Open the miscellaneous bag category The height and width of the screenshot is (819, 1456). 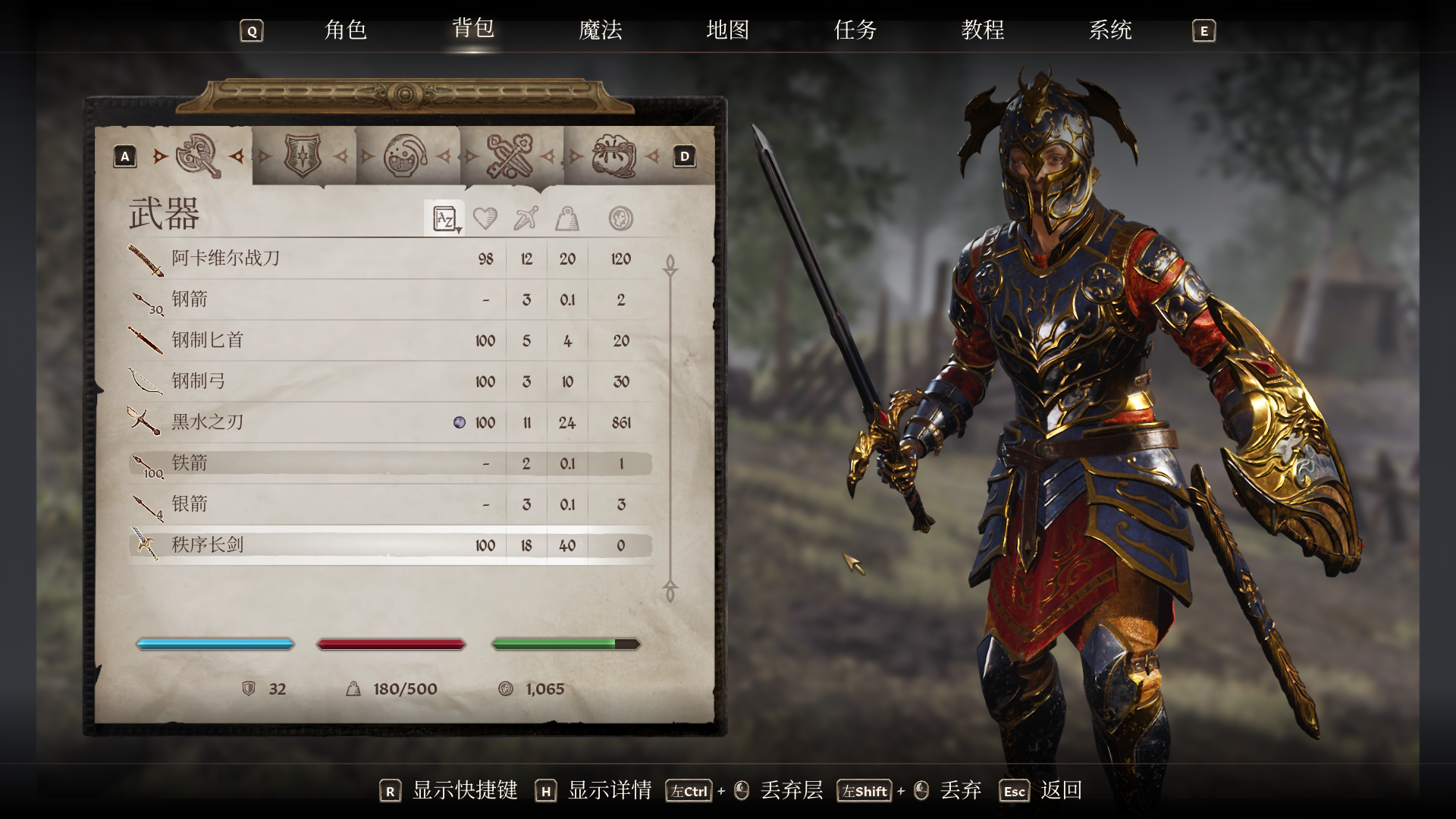pyautogui.click(x=612, y=155)
